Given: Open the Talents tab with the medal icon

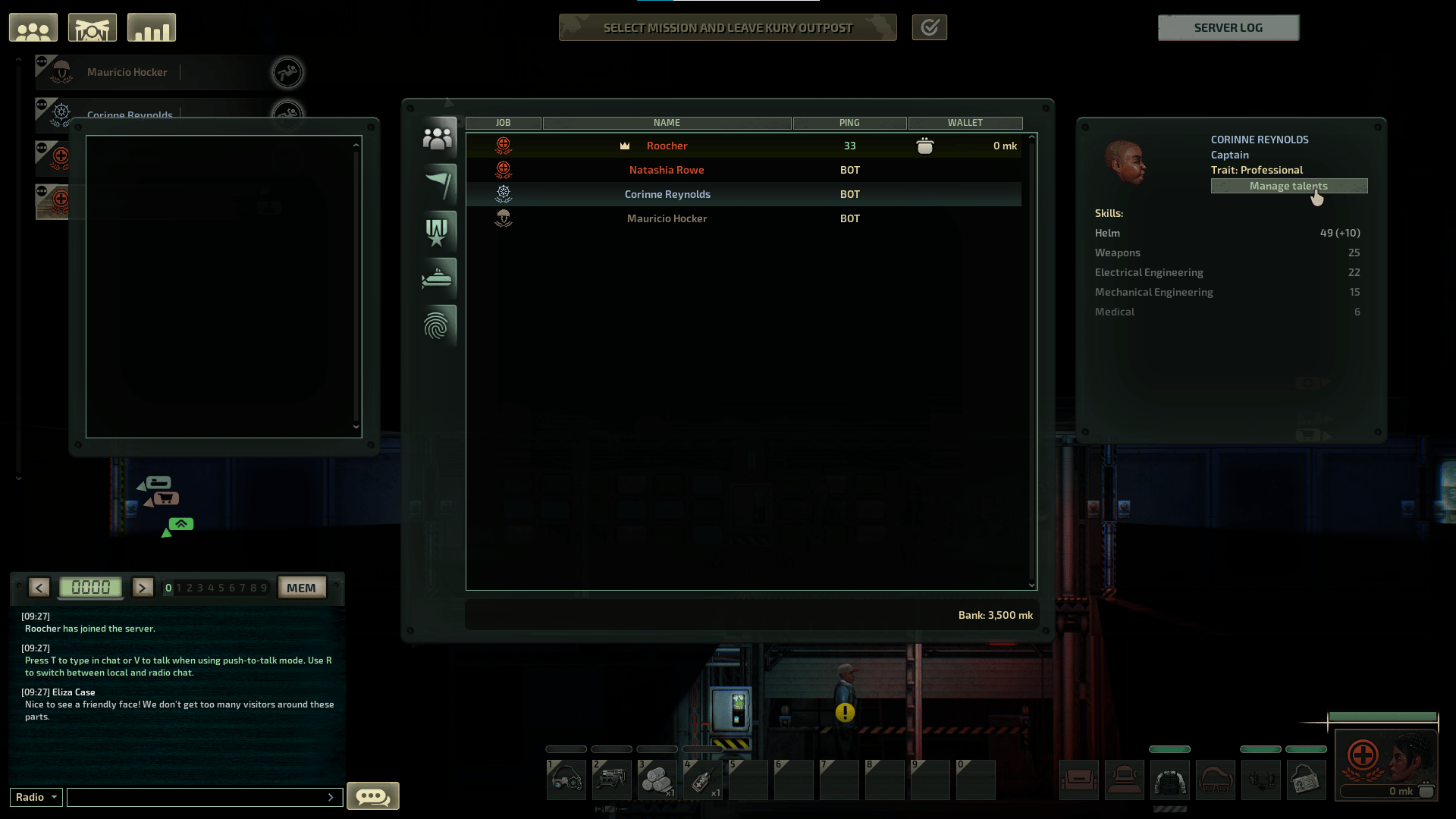Looking at the screenshot, I should (x=438, y=231).
